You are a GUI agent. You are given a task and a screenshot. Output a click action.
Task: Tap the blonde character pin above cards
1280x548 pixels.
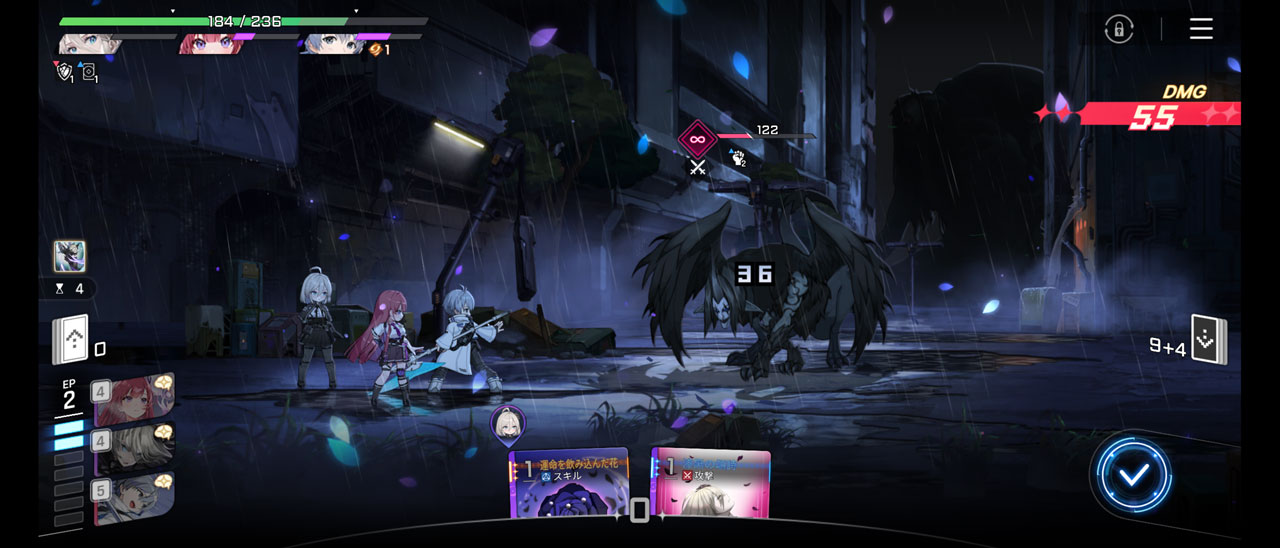(x=508, y=424)
